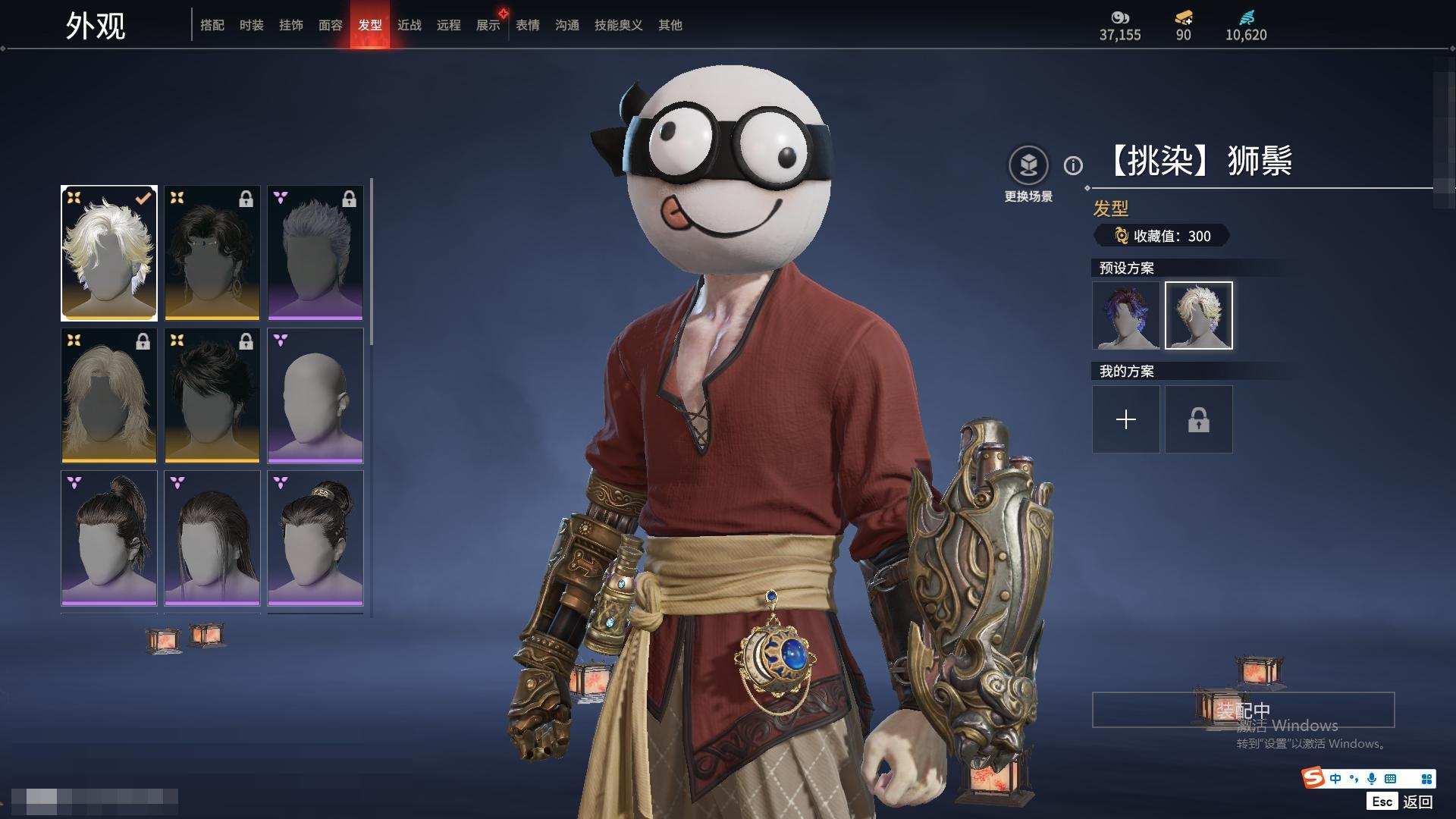Choose the purple-blue preset color scheme
The height and width of the screenshot is (819, 1456).
(1126, 315)
